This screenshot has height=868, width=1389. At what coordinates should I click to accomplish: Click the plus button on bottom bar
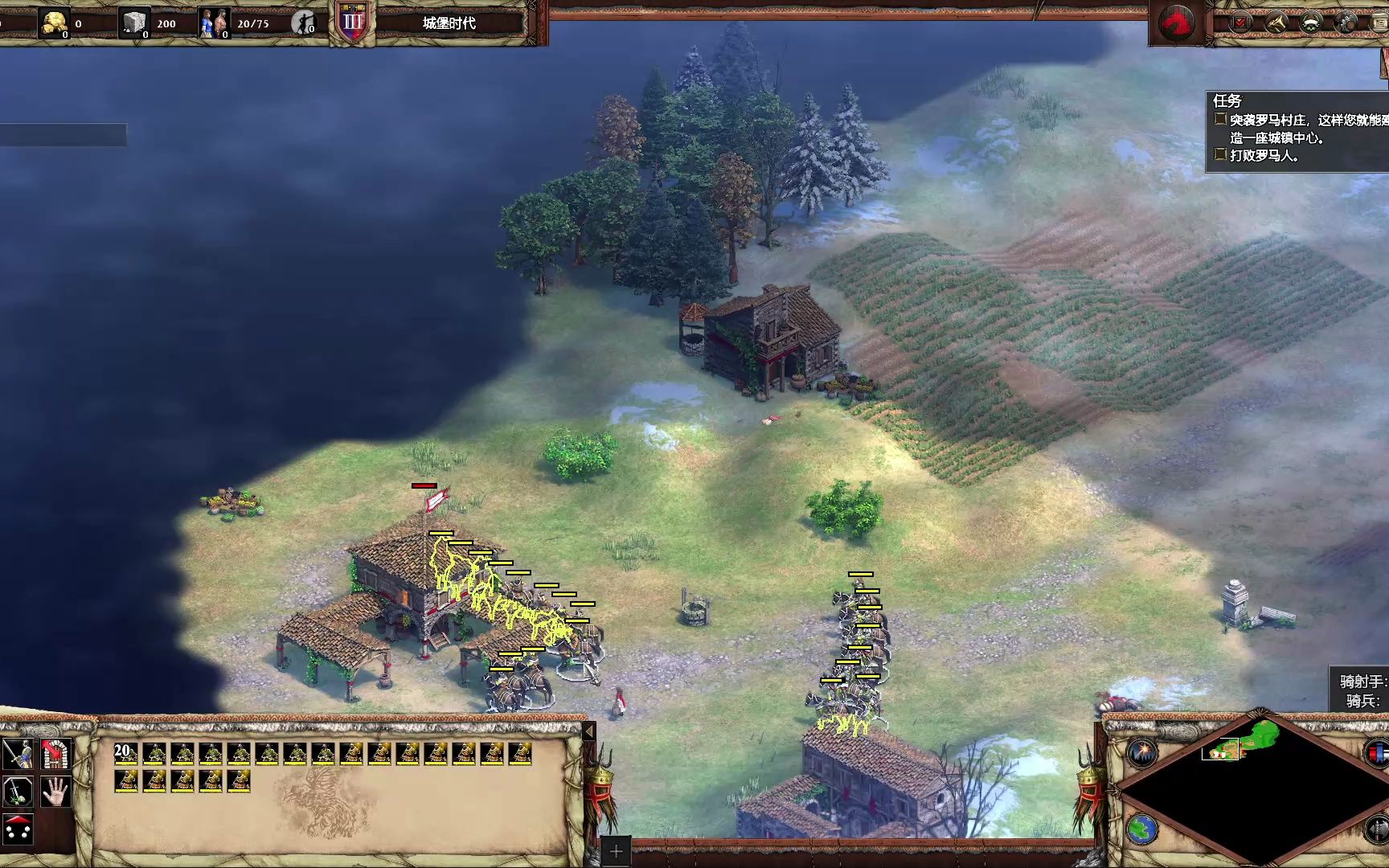point(616,851)
